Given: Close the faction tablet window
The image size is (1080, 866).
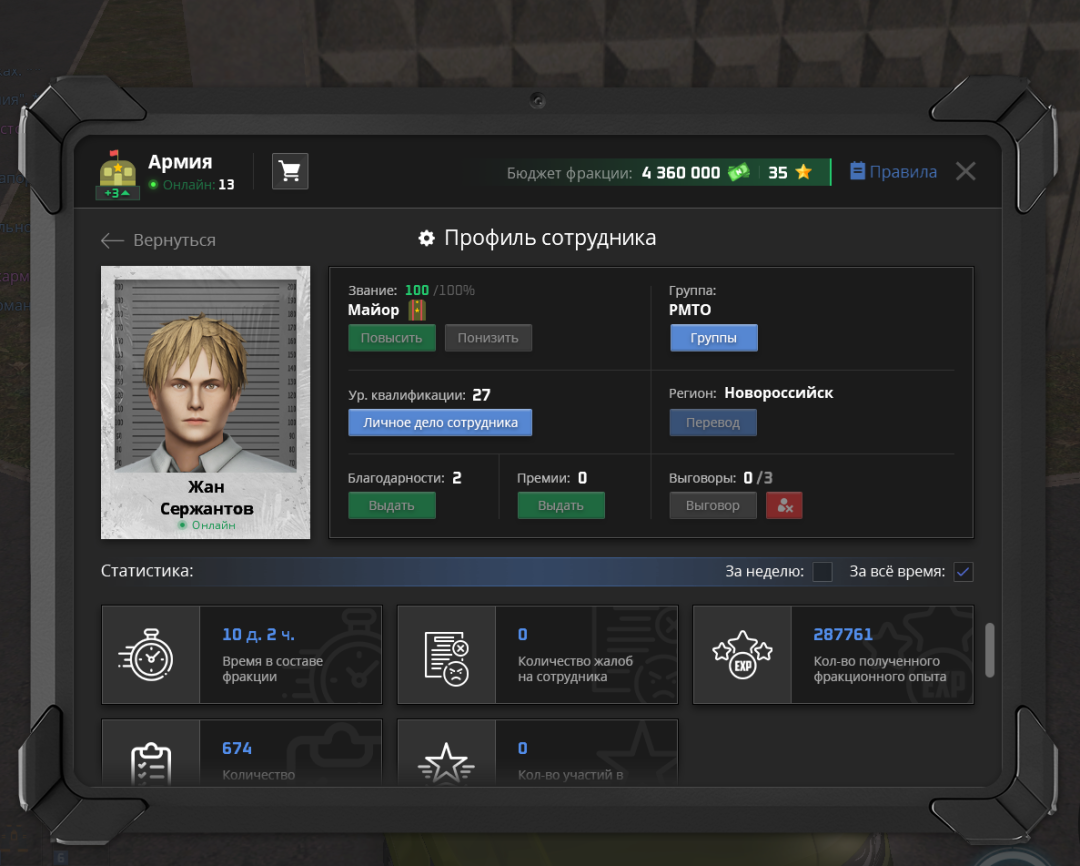Looking at the screenshot, I should (965, 171).
